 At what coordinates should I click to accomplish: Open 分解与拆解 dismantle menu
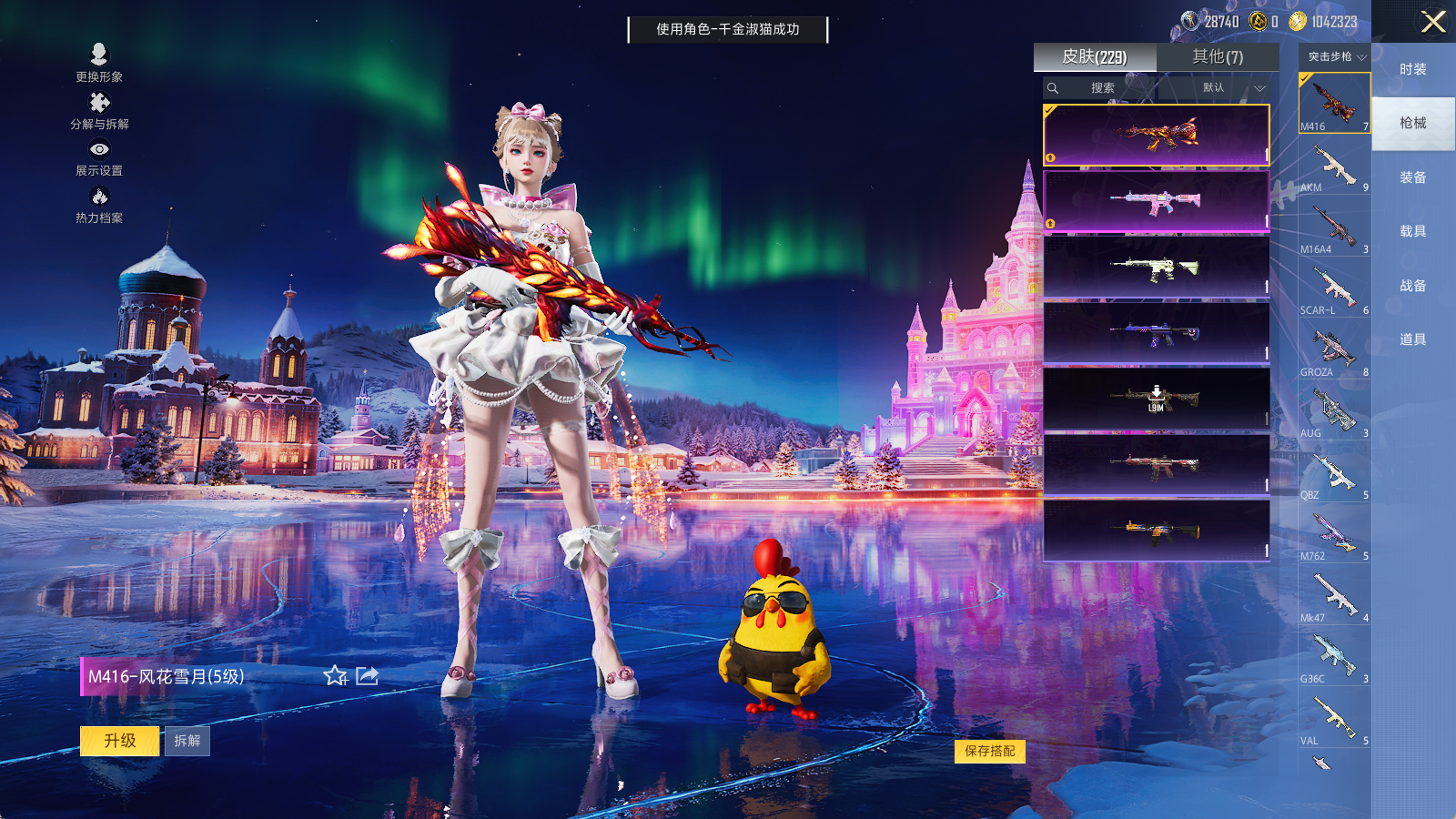(x=99, y=110)
